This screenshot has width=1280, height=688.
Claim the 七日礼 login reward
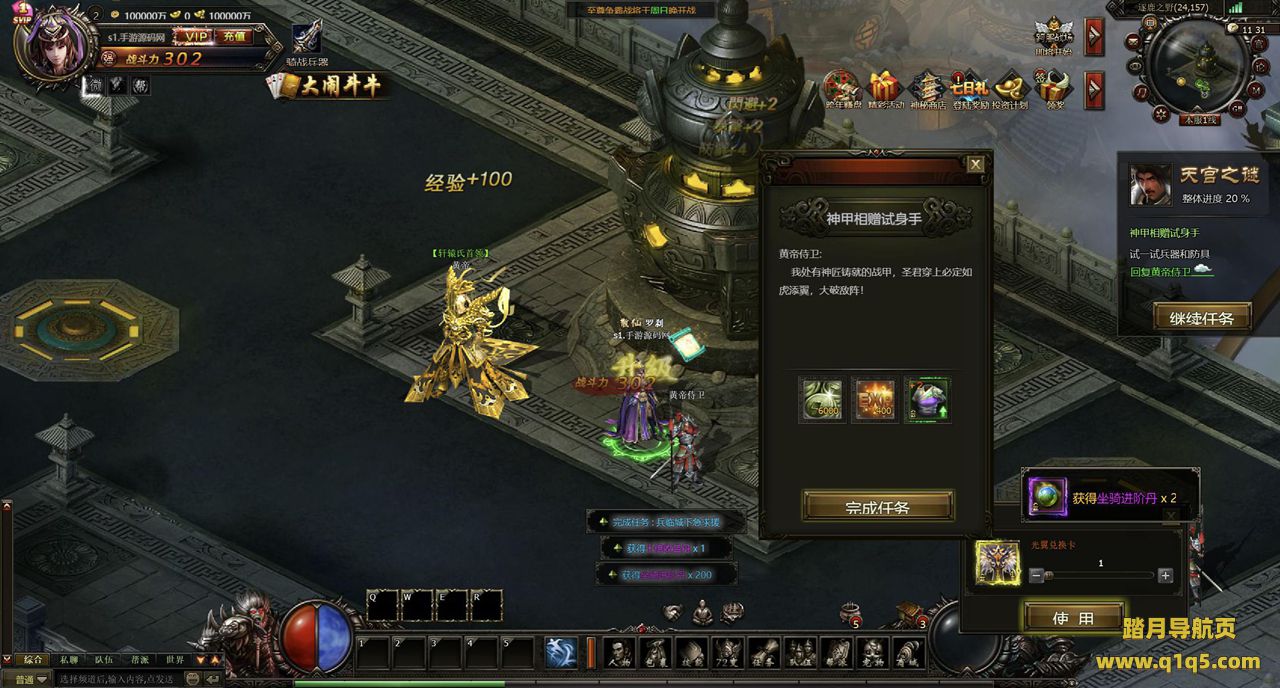coord(969,88)
